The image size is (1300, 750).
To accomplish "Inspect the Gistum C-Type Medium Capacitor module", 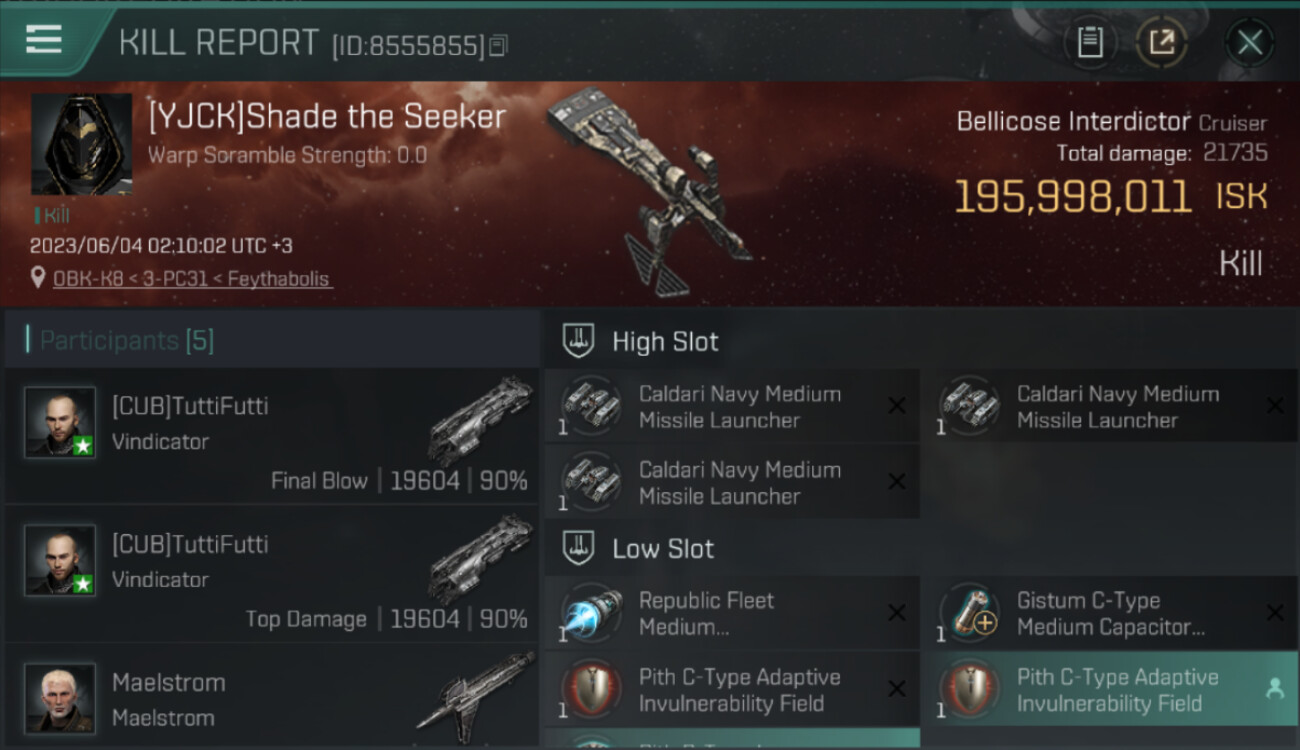I will (x=1110, y=614).
